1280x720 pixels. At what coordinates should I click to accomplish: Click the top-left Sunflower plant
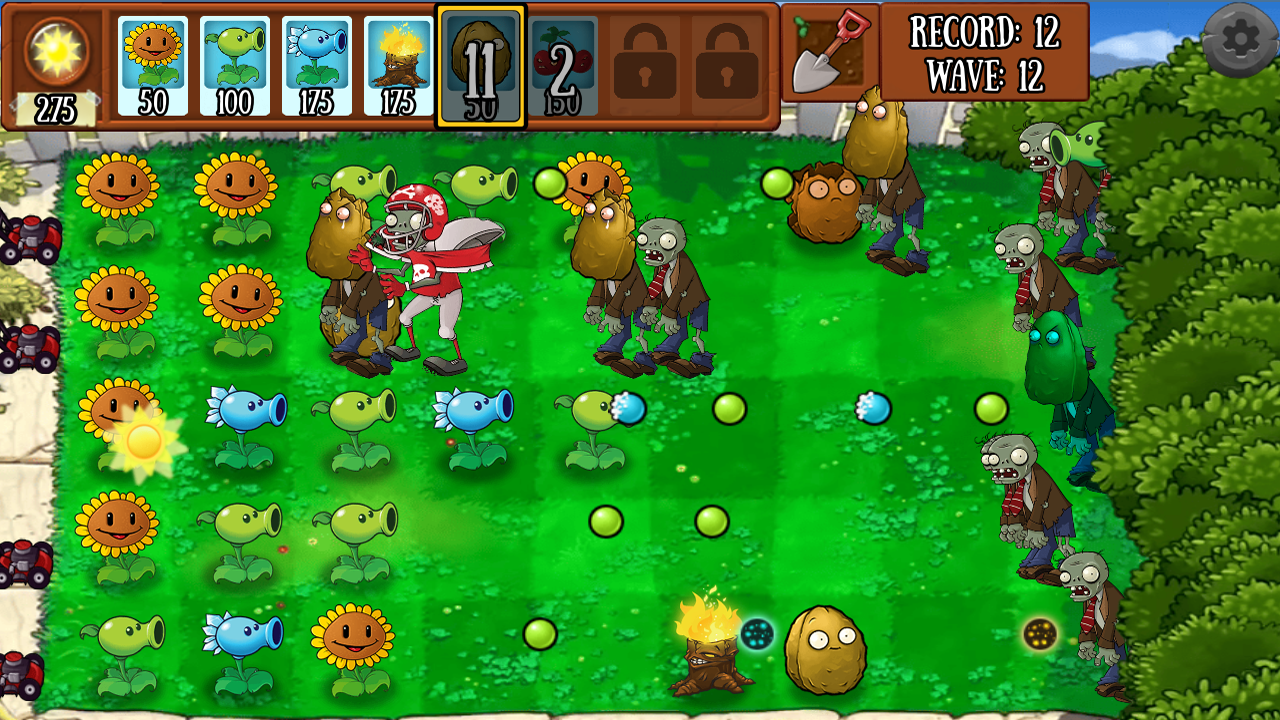[118, 185]
